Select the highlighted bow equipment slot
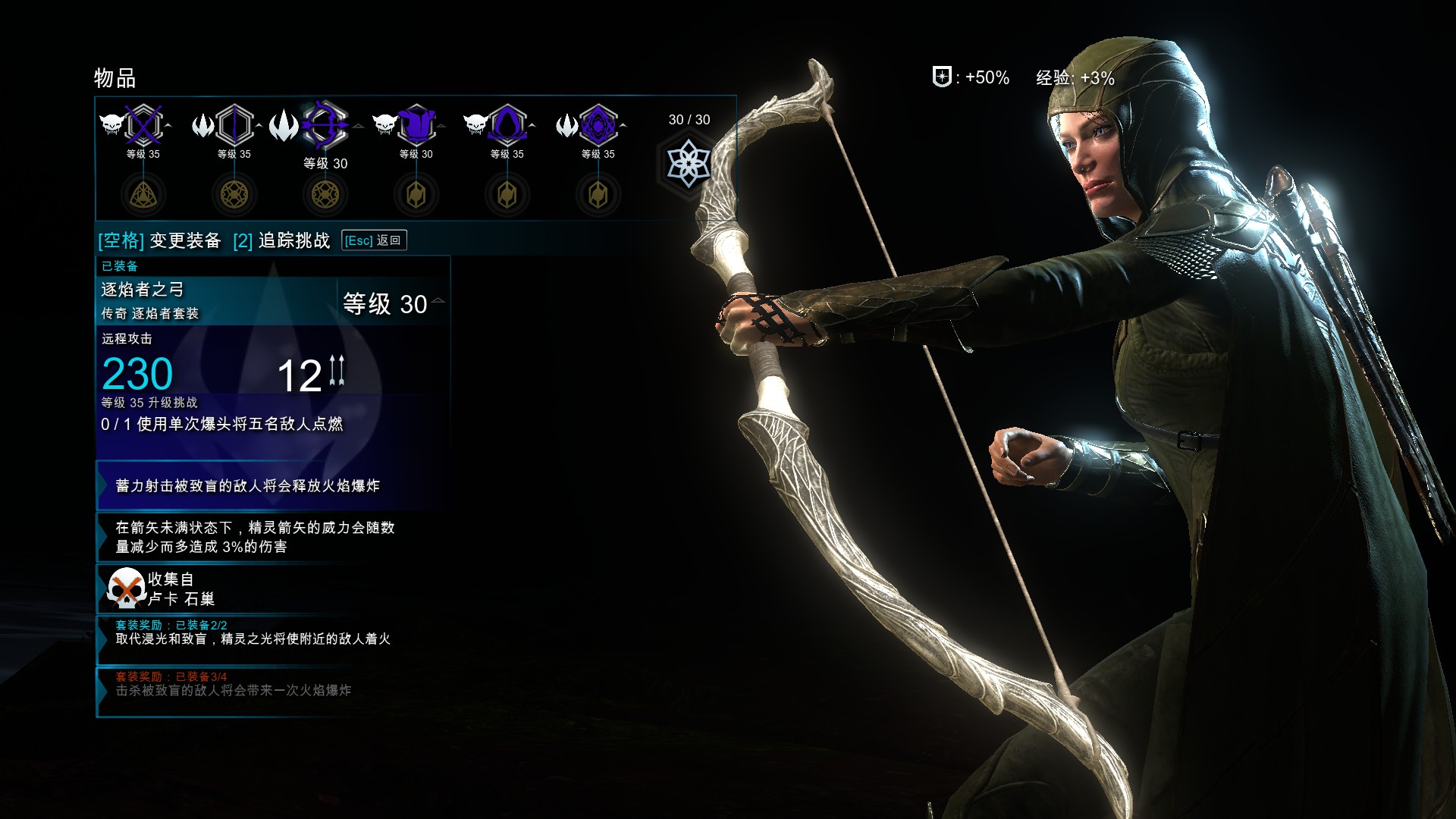The width and height of the screenshot is (1456, 819). [x=325, y=125]
